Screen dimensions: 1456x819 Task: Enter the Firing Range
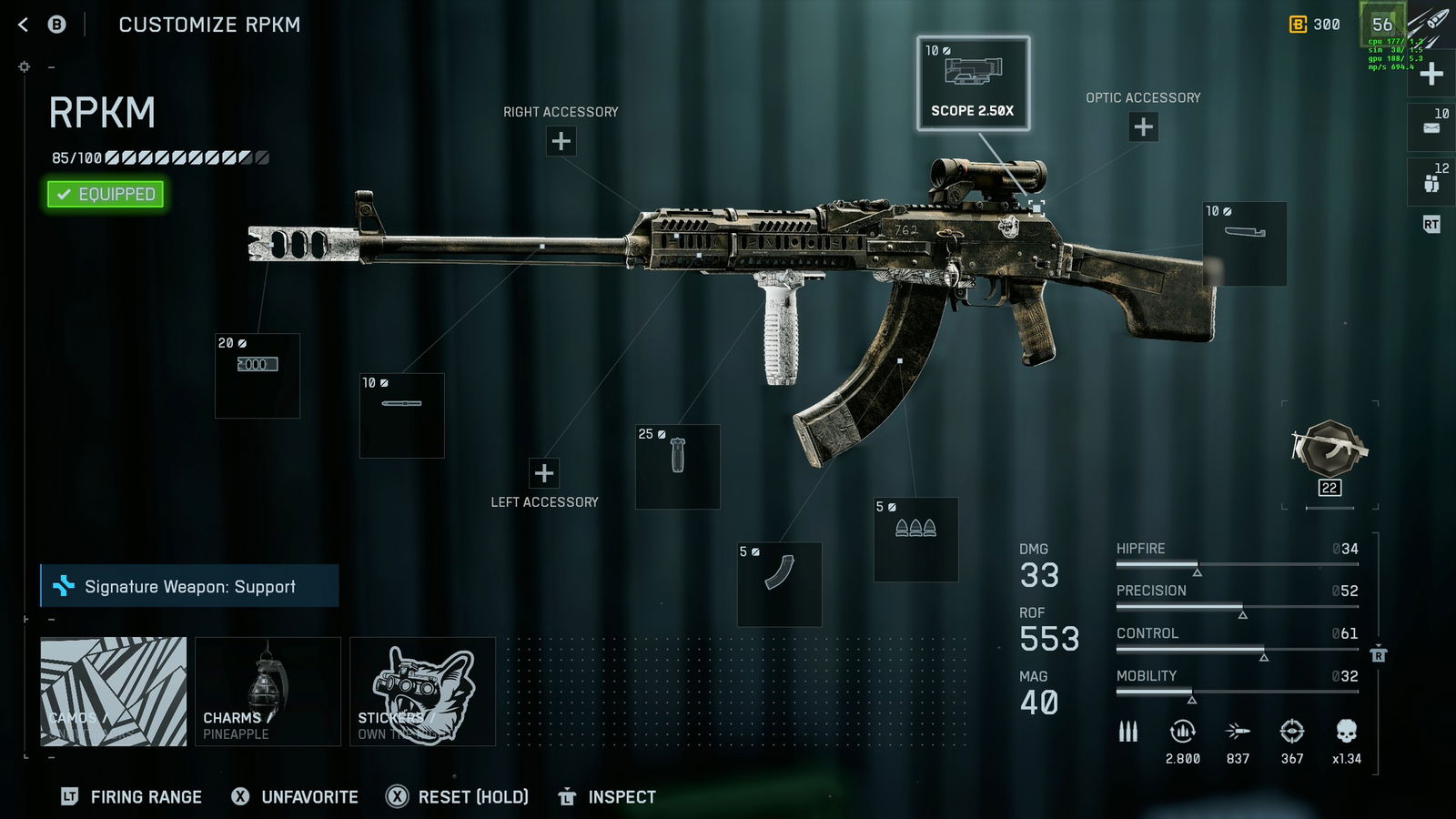pos(132,797)
